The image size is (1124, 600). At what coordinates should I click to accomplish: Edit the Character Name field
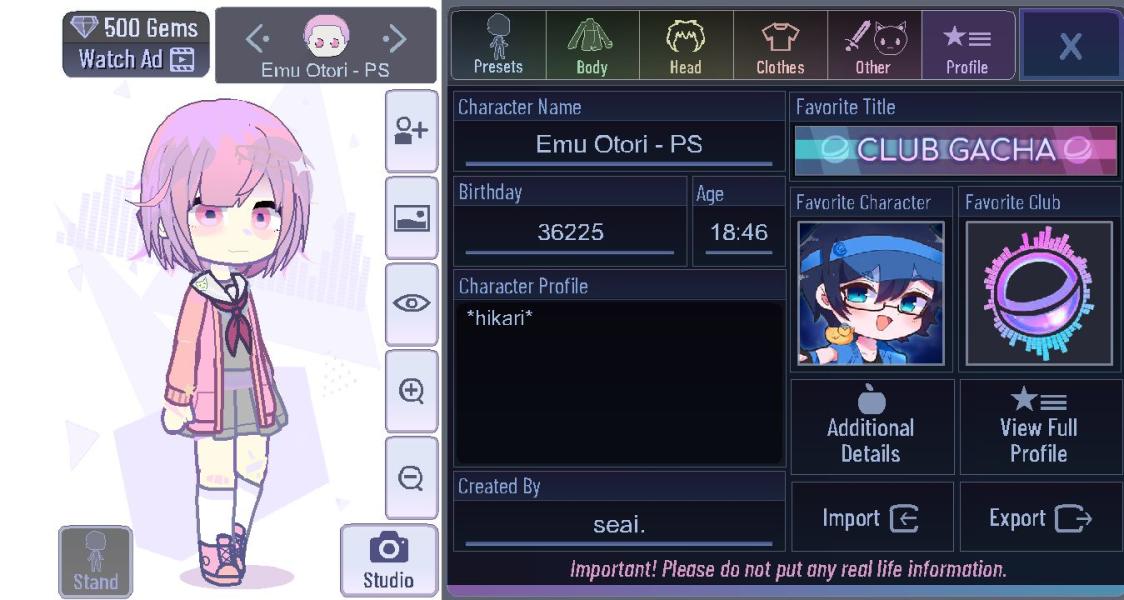pos(619,145)
